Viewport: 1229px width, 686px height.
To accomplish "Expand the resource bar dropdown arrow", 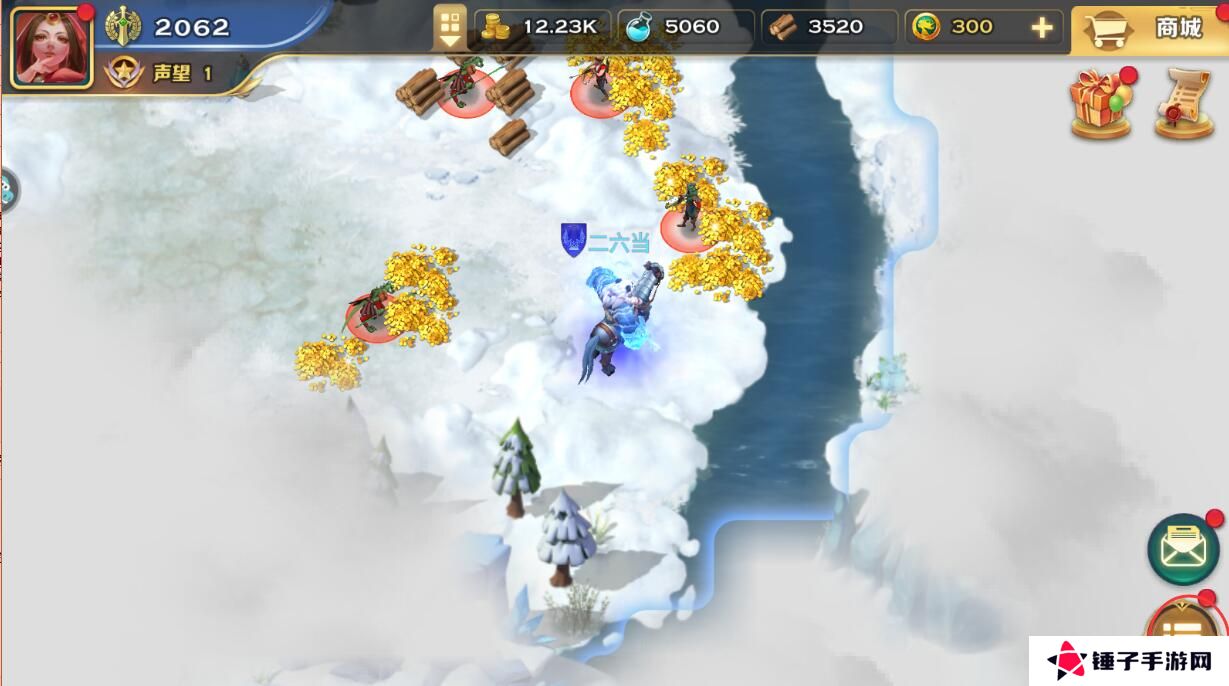I will [450, 28].
